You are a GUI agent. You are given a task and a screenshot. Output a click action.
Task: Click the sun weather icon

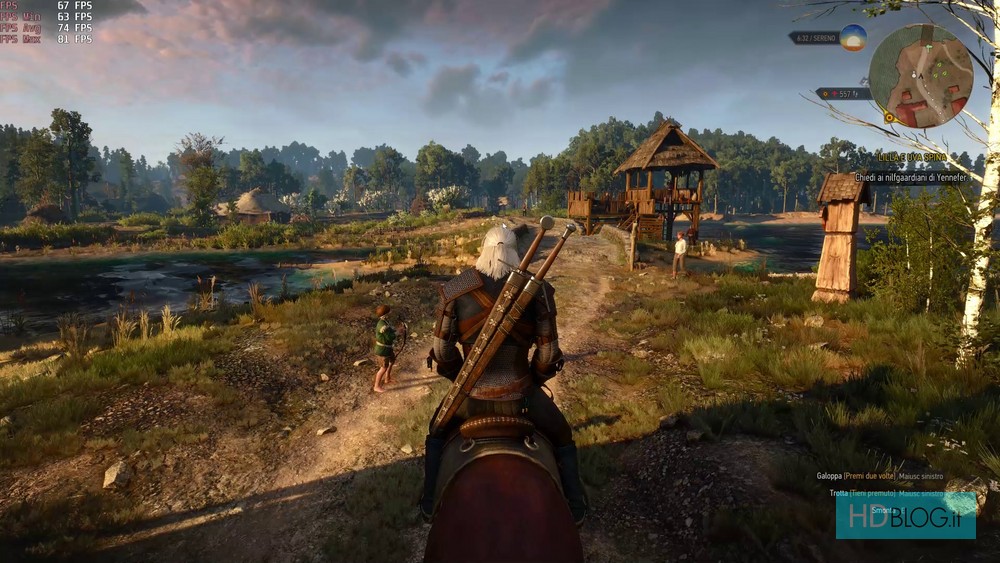(853, 38)
